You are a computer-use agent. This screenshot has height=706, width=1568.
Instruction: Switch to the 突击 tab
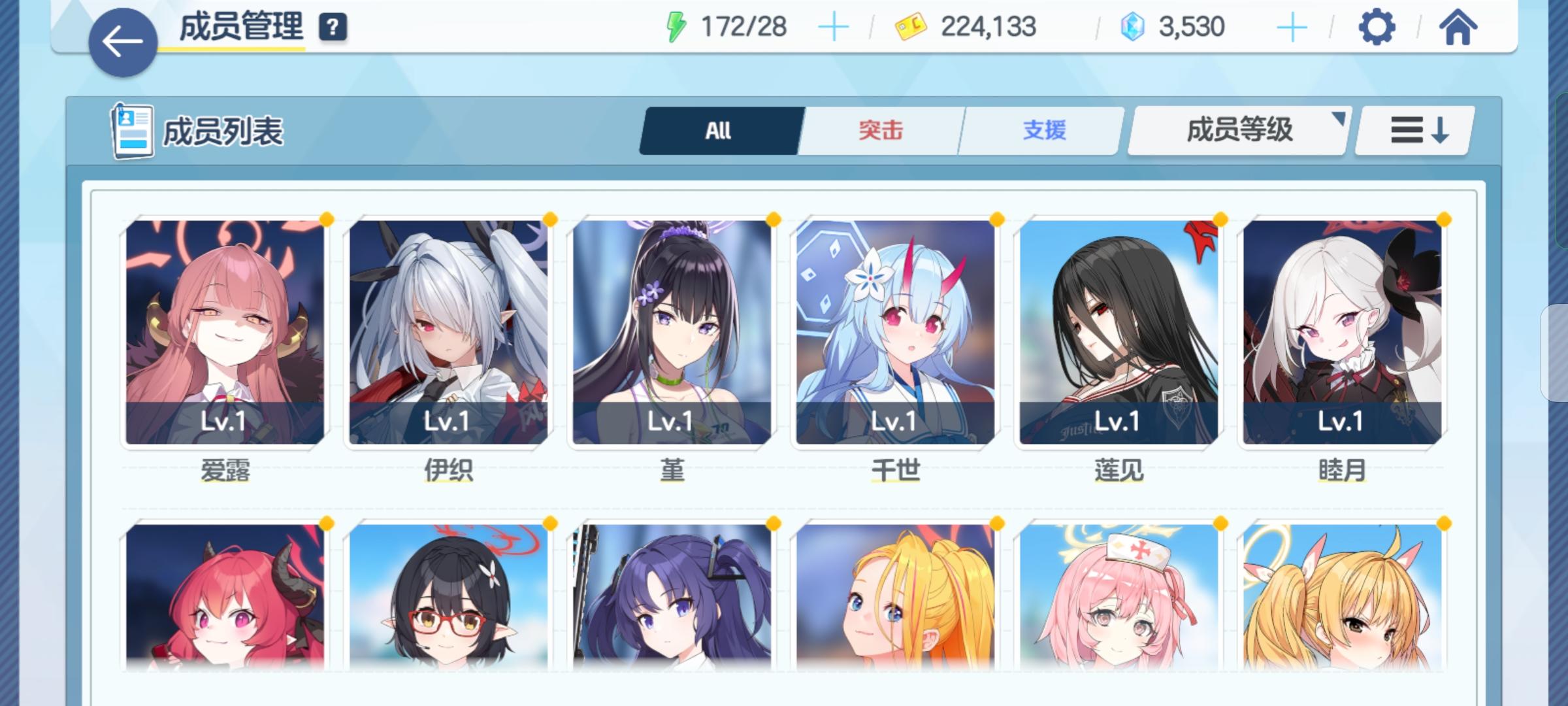click(x=879, y=130)
